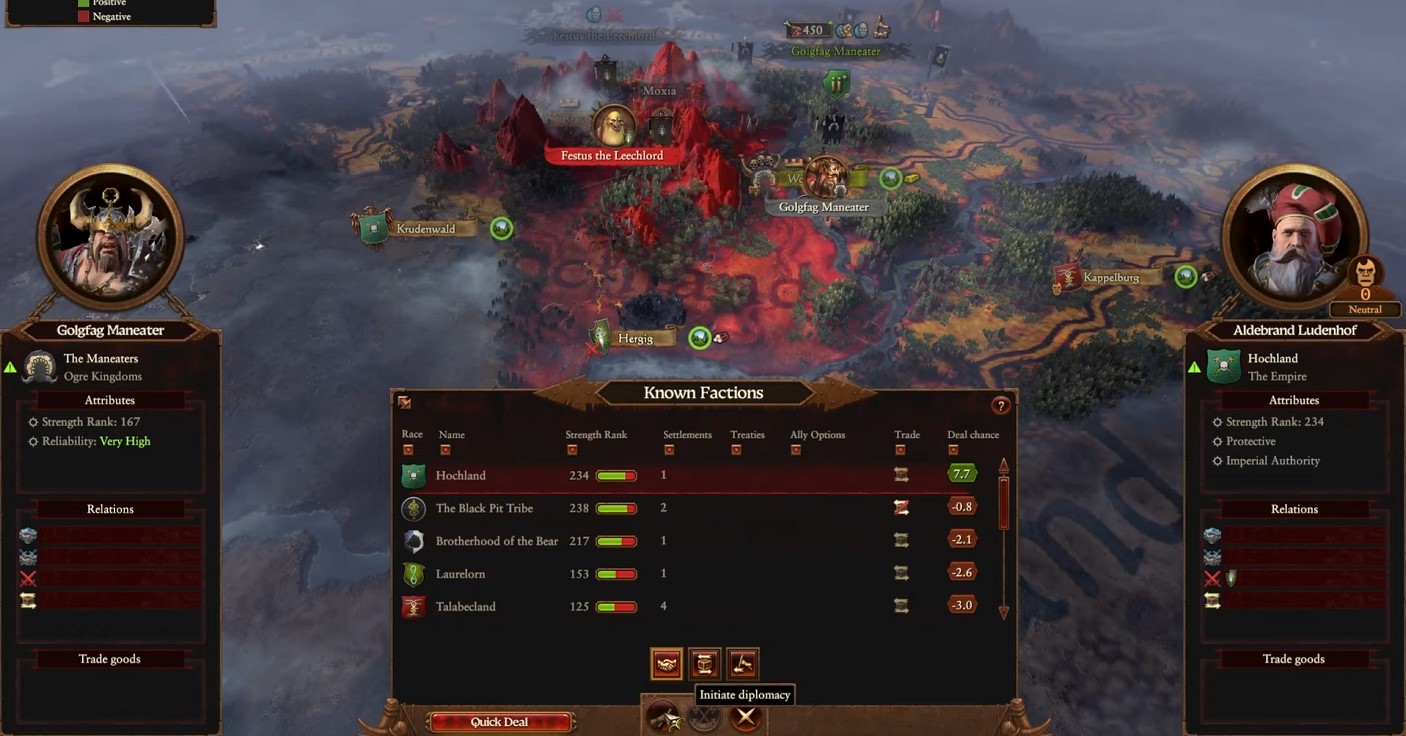Open the Name column filter dropdown
The image size is (1406, 736).
(x=446, y=450)
